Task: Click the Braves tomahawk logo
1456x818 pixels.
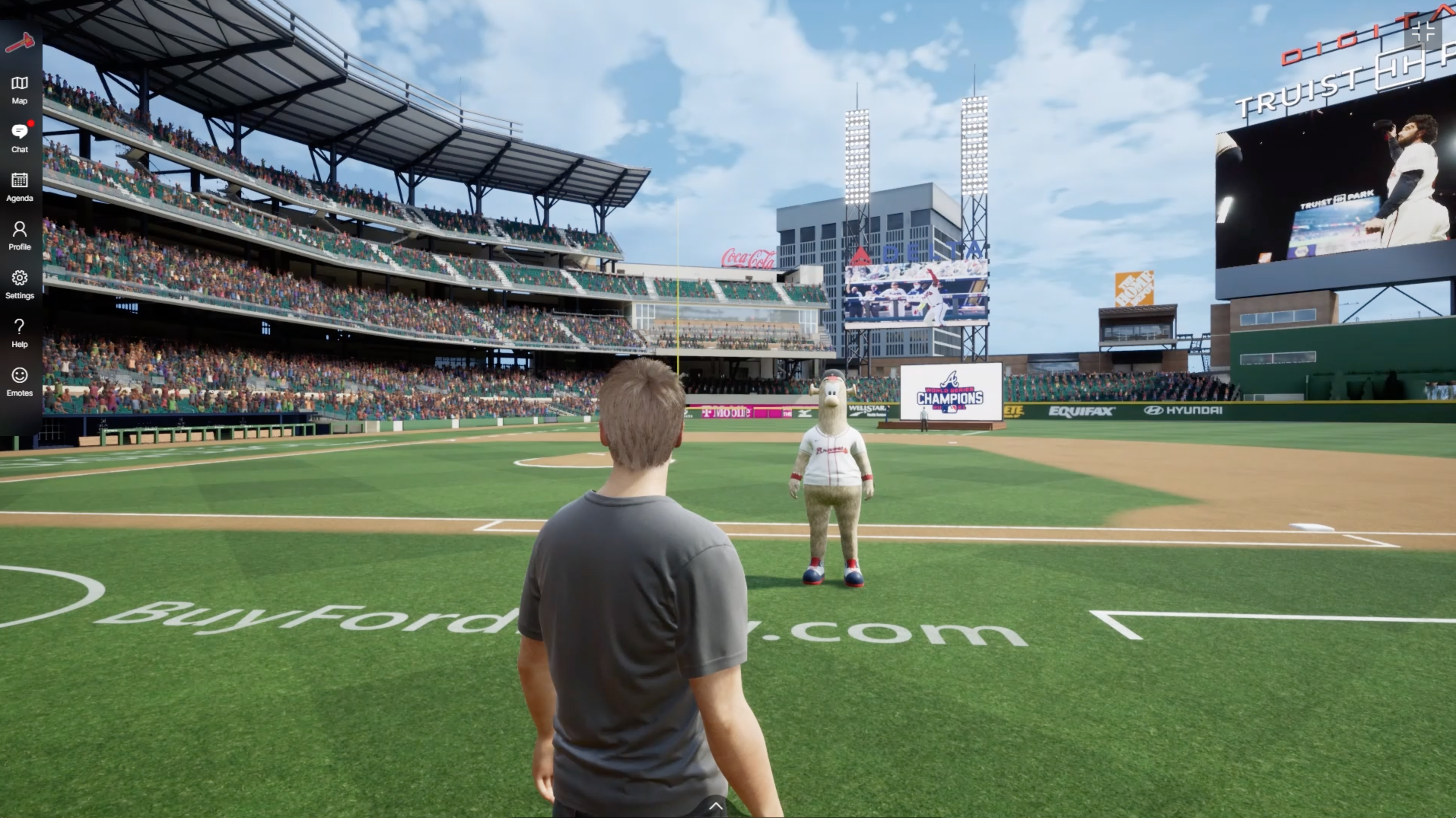Action: 20,42
